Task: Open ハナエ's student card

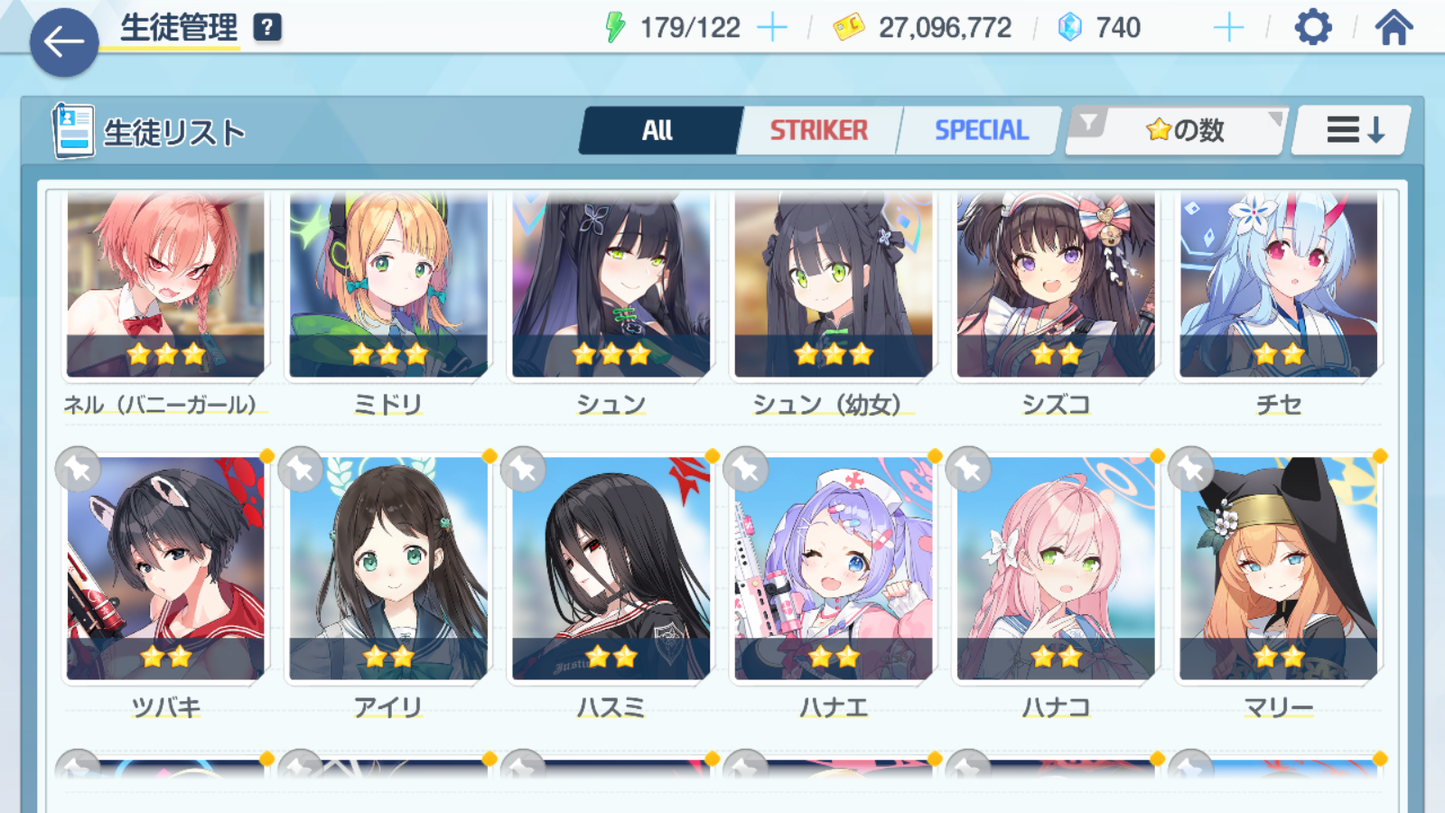Action: point(833,570)
